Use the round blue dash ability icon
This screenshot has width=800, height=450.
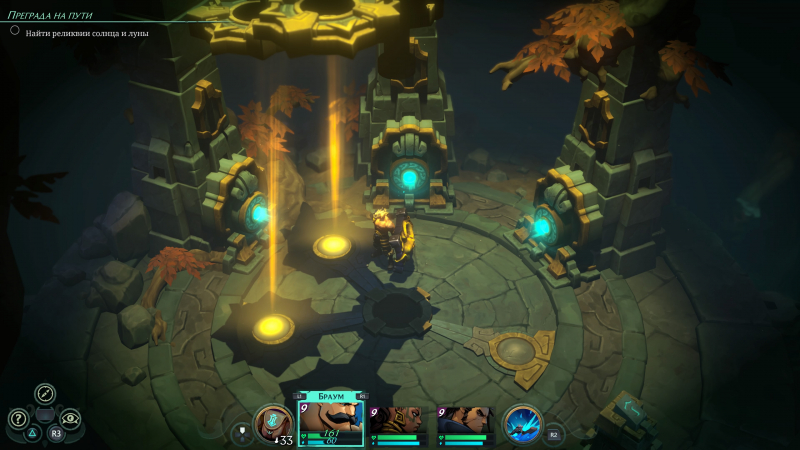tap(522, 423)
